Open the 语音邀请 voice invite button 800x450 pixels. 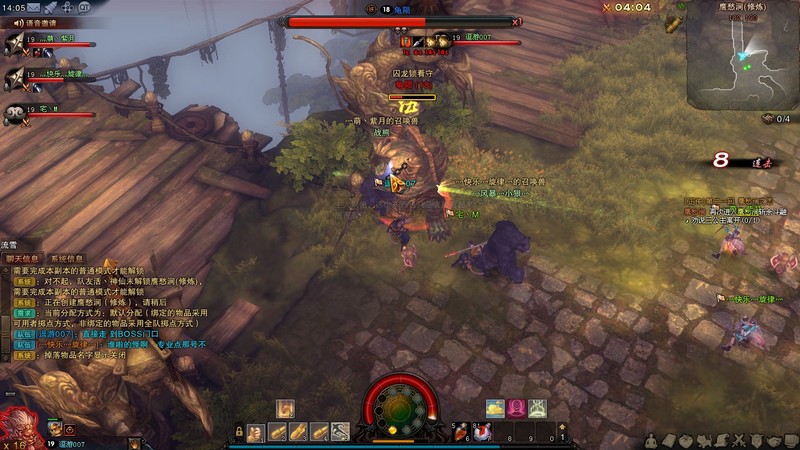(33, 21)
